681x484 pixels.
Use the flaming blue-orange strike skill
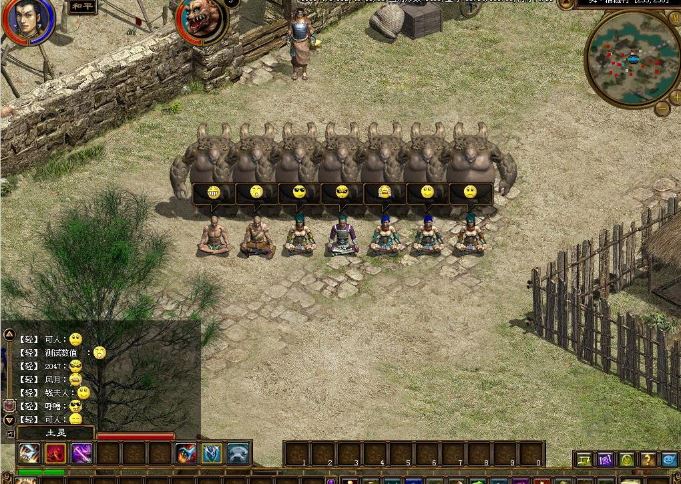(186, 454)
